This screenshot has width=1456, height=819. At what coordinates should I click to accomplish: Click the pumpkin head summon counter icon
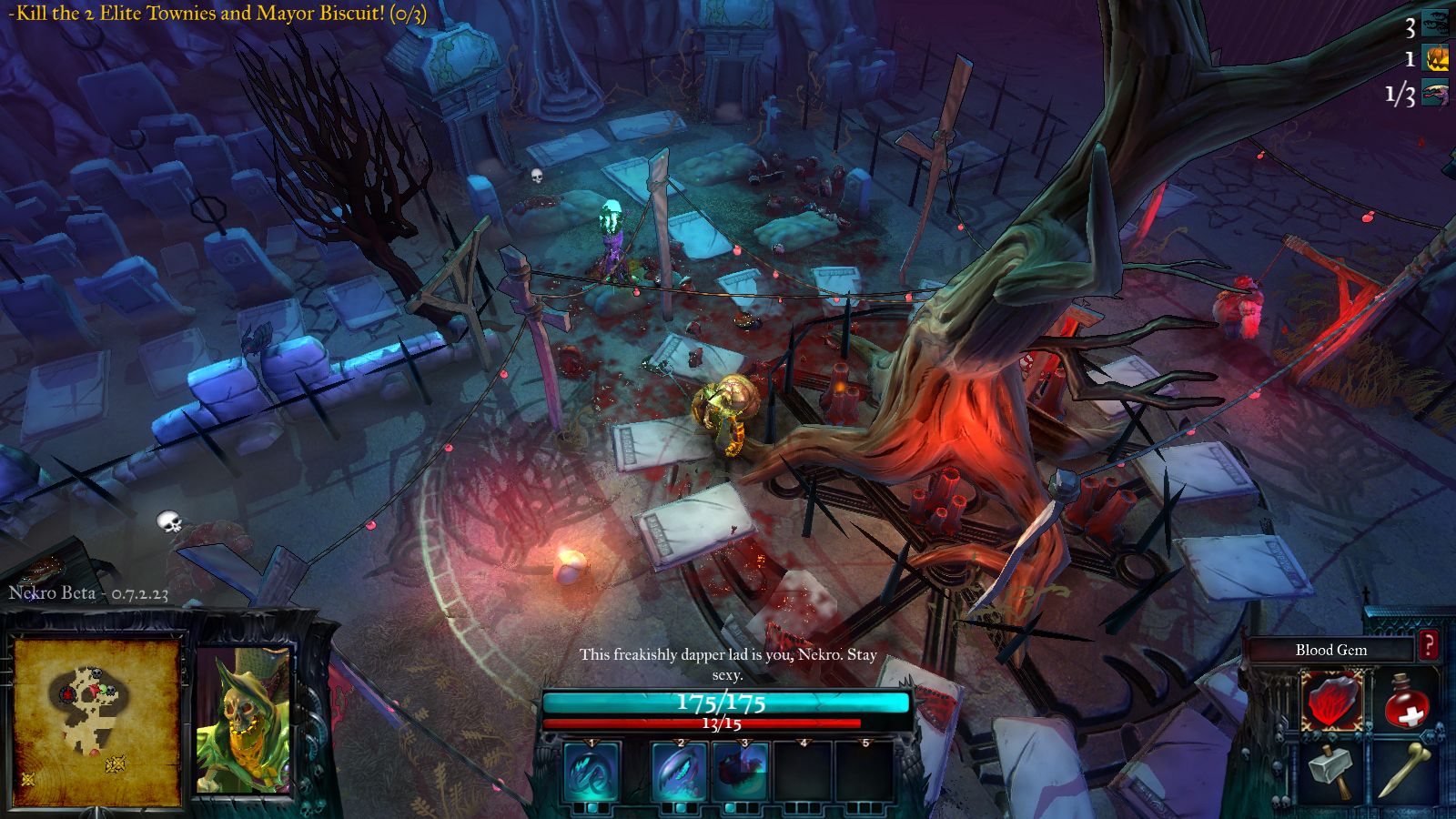point(1436,59)
